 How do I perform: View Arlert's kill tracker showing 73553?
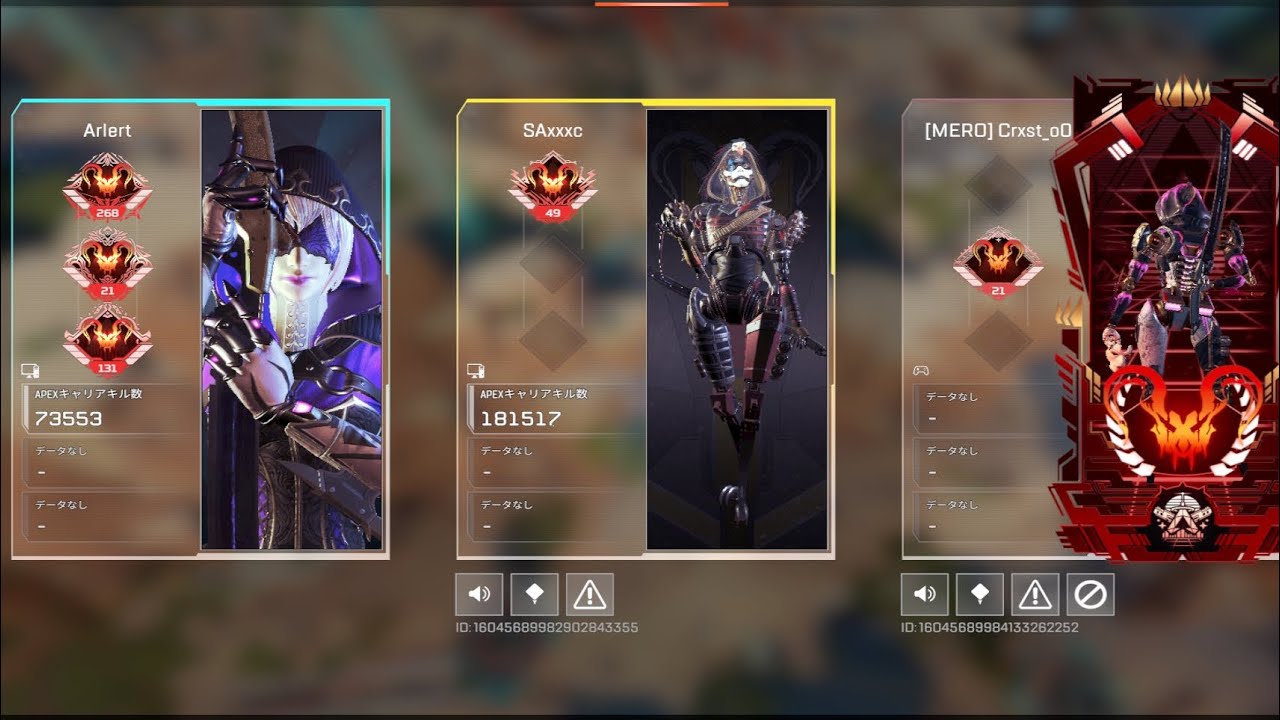click(x=100, y=408)
